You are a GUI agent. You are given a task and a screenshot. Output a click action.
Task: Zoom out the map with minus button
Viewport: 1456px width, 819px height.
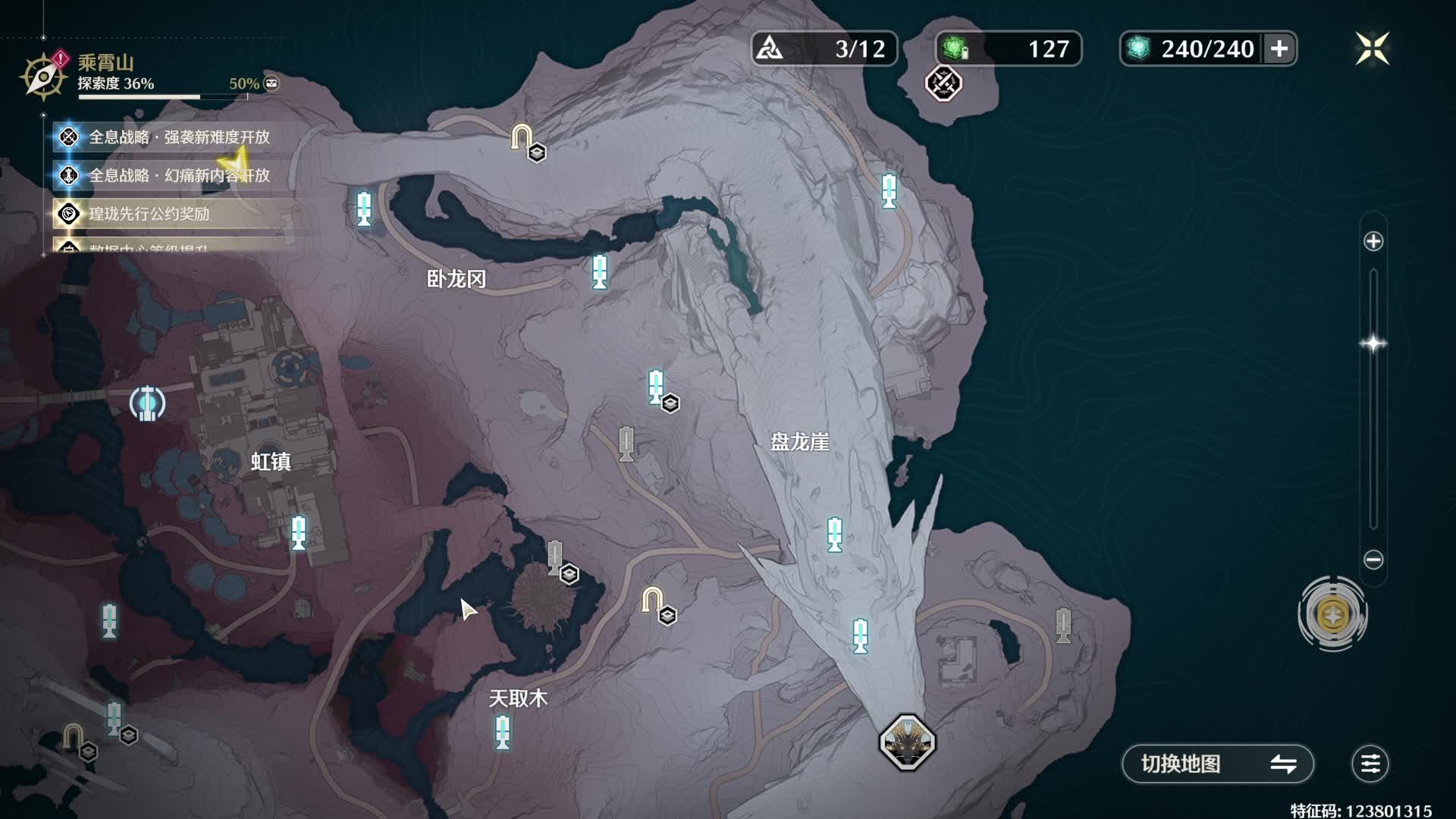click(1373, 560)
